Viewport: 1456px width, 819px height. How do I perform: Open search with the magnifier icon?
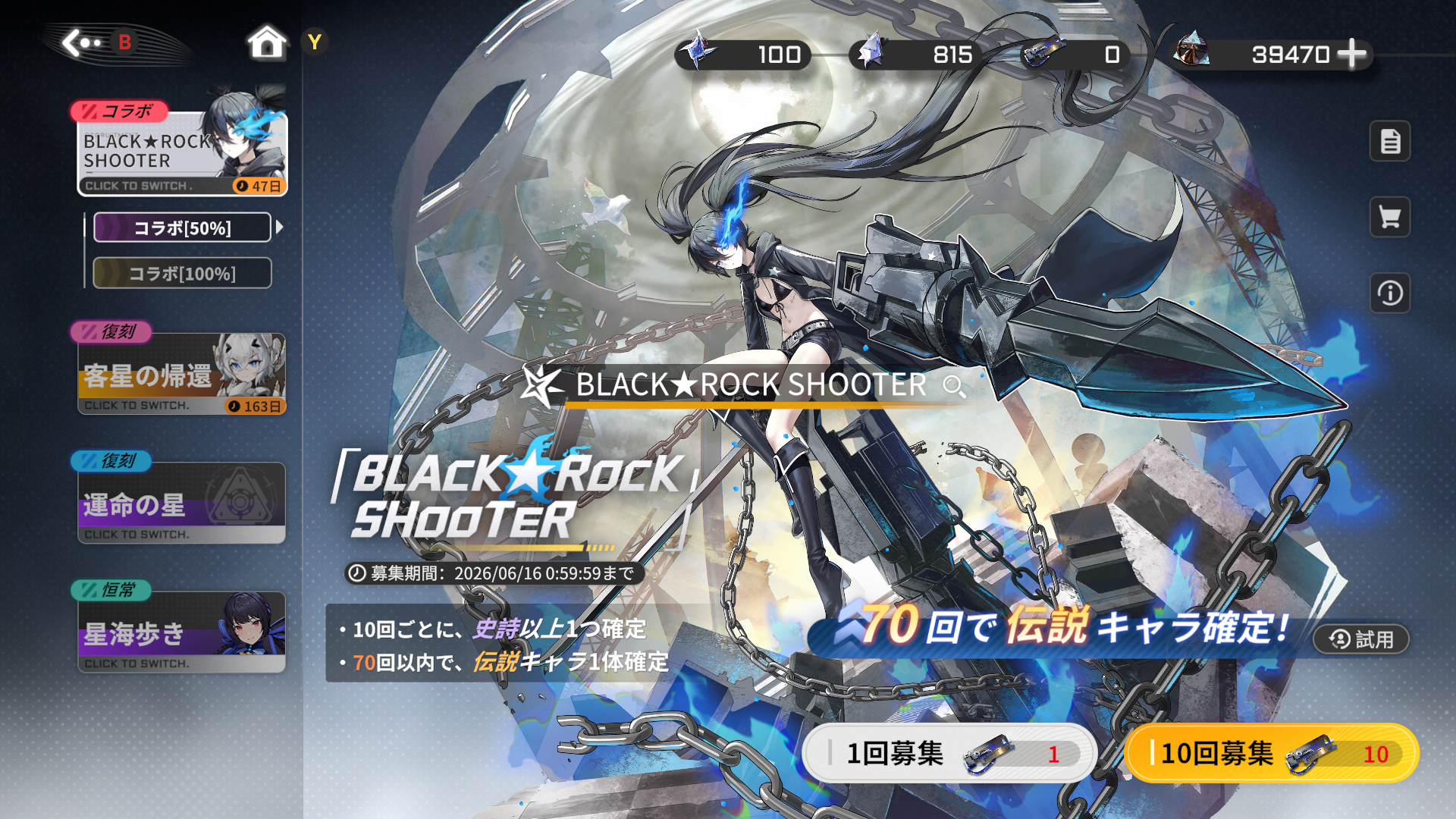point(955,387)
